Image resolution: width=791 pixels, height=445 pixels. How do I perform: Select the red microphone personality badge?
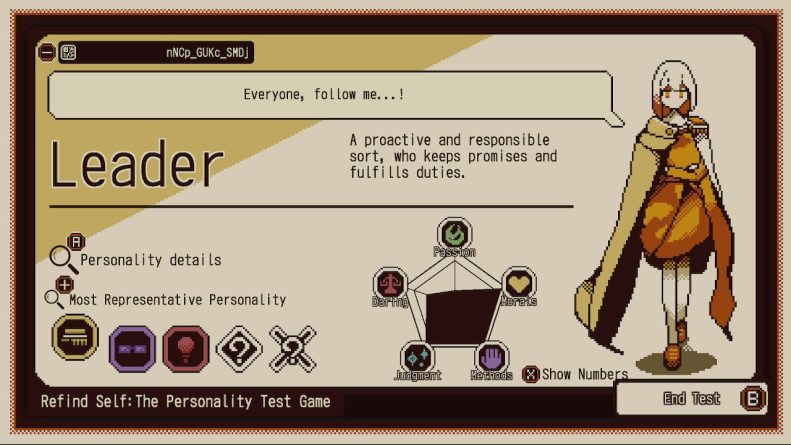[185, 348]
